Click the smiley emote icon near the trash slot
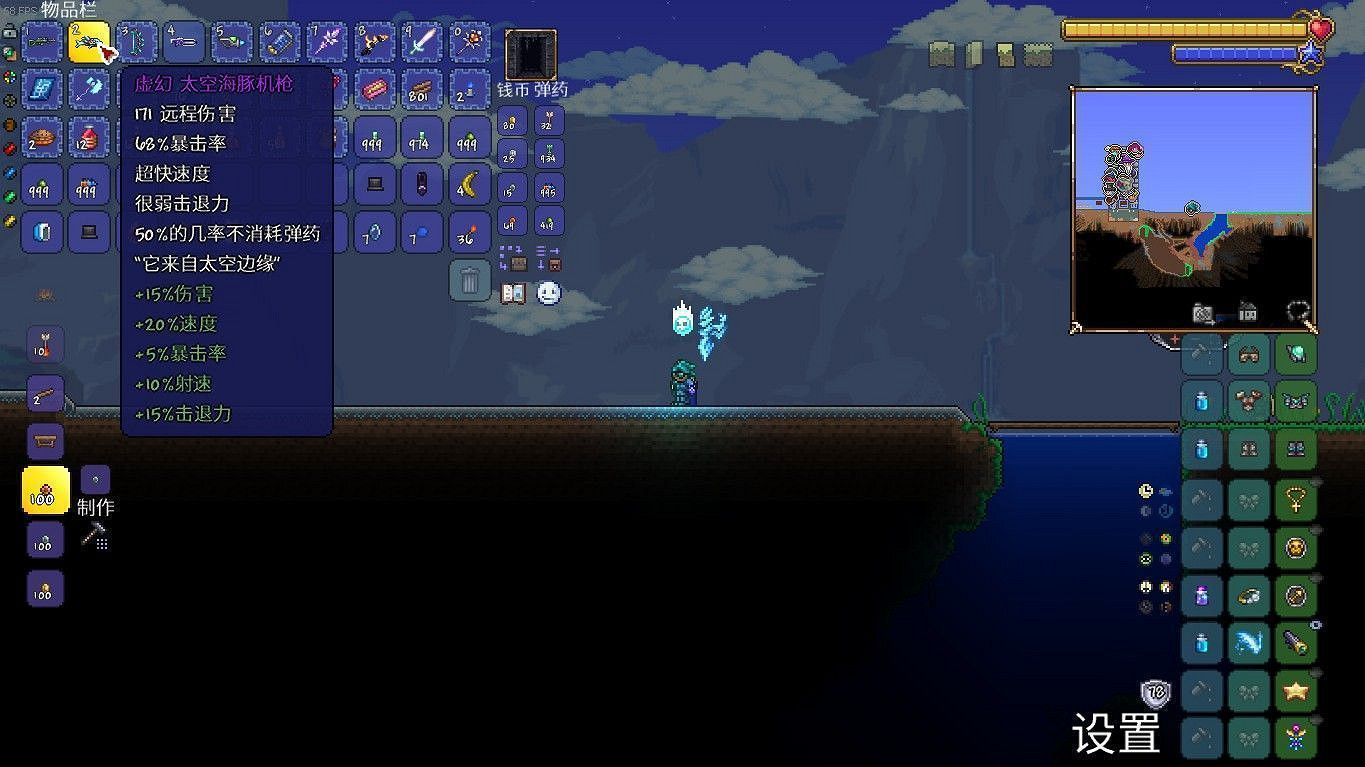 (547, 291)
